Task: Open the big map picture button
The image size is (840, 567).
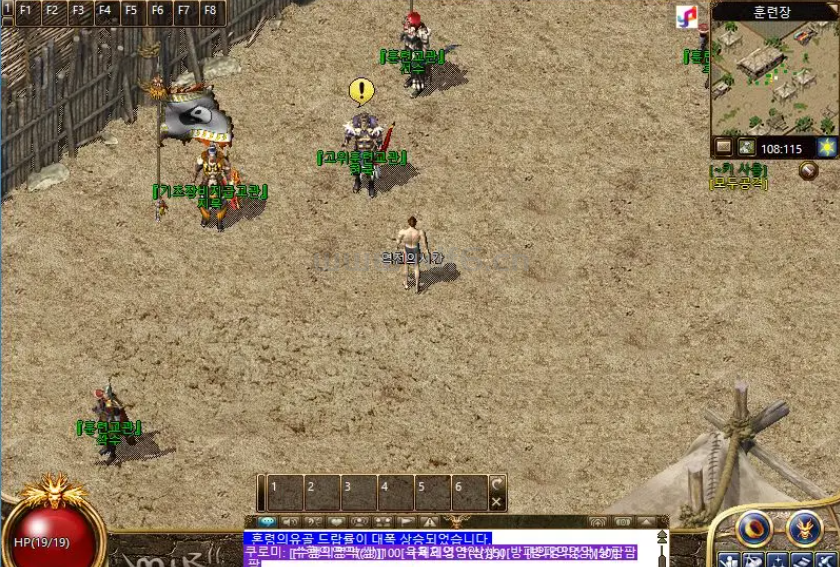Action: coord(746,148)
